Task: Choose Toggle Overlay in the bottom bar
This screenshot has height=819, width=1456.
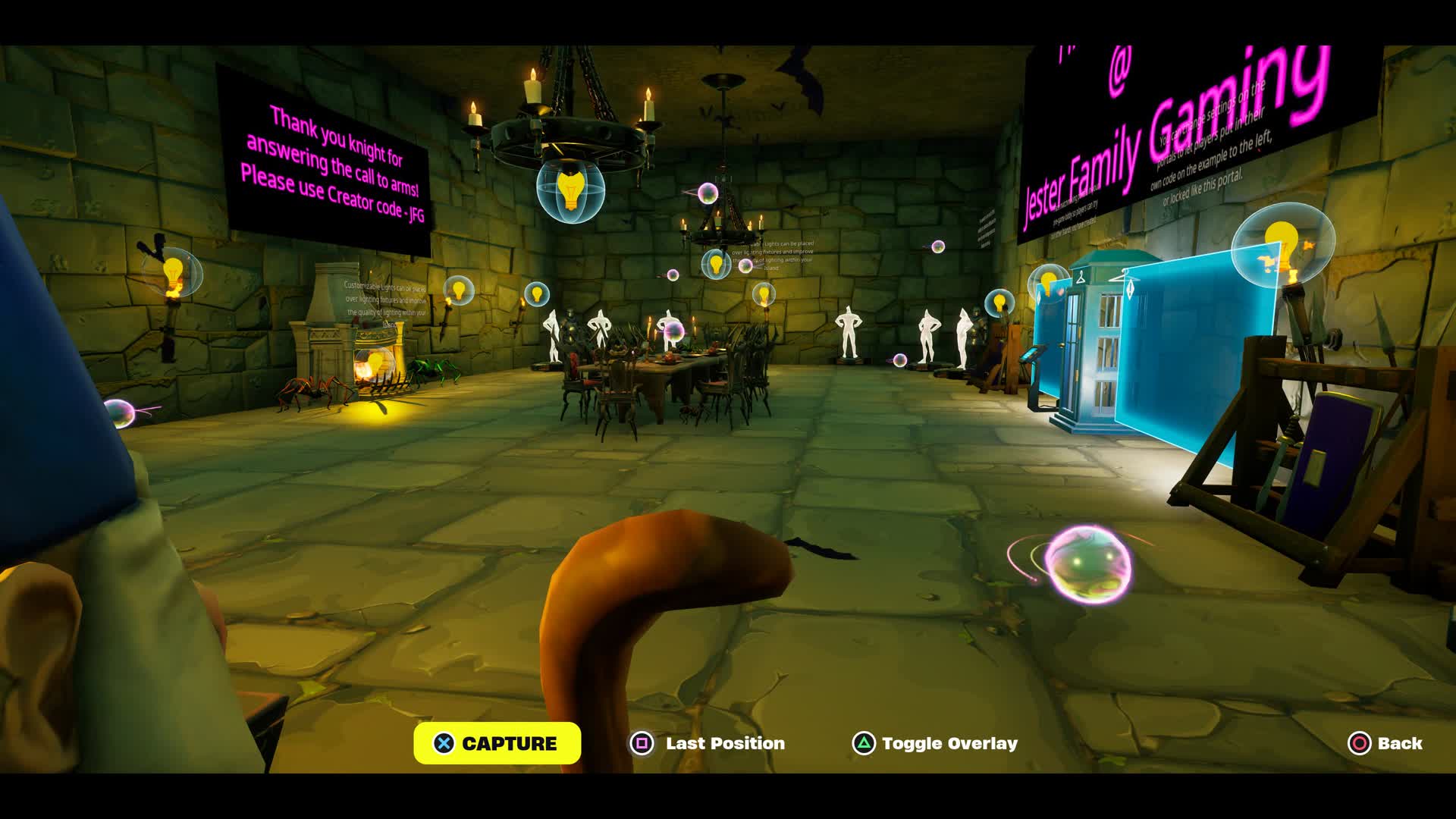Action: pyautogui.click(x=935, y=743)
